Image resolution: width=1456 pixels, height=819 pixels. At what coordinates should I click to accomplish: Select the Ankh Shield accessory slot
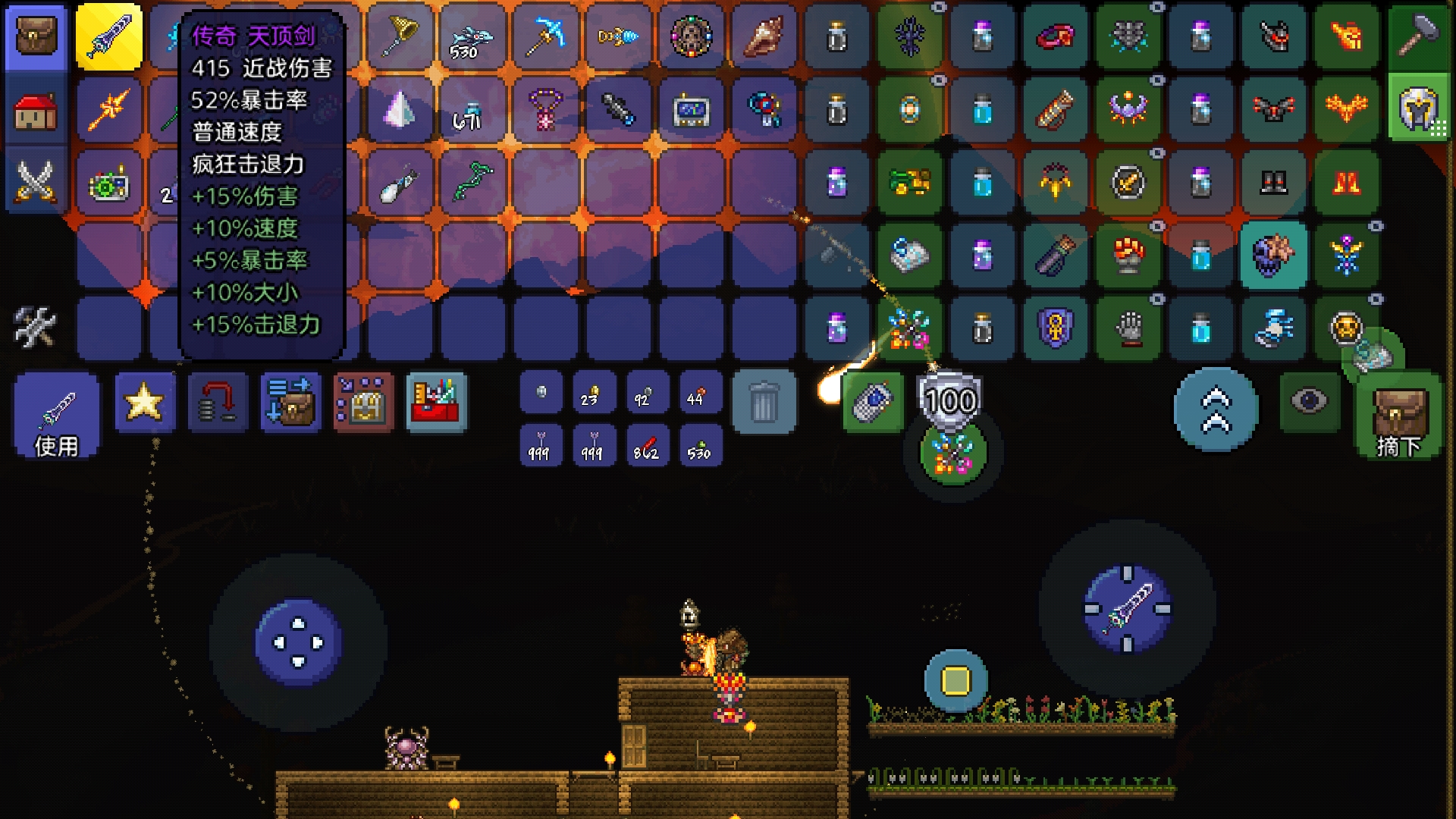pos(1055,329)
